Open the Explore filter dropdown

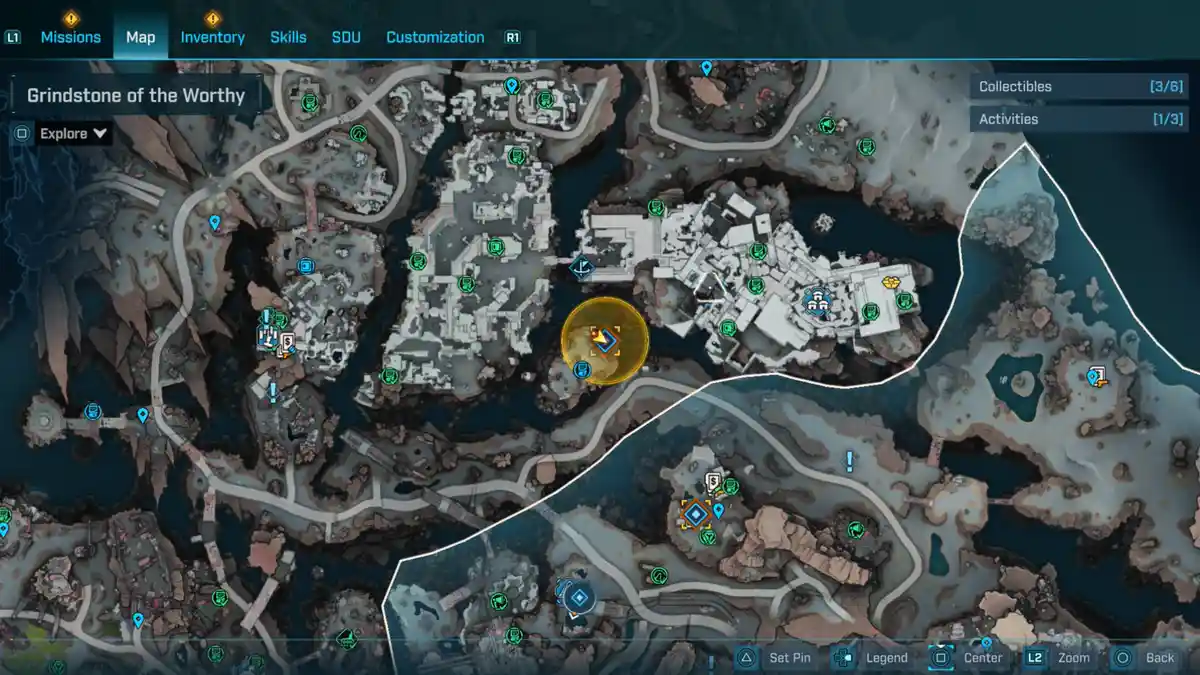click(x=73, y=133)
